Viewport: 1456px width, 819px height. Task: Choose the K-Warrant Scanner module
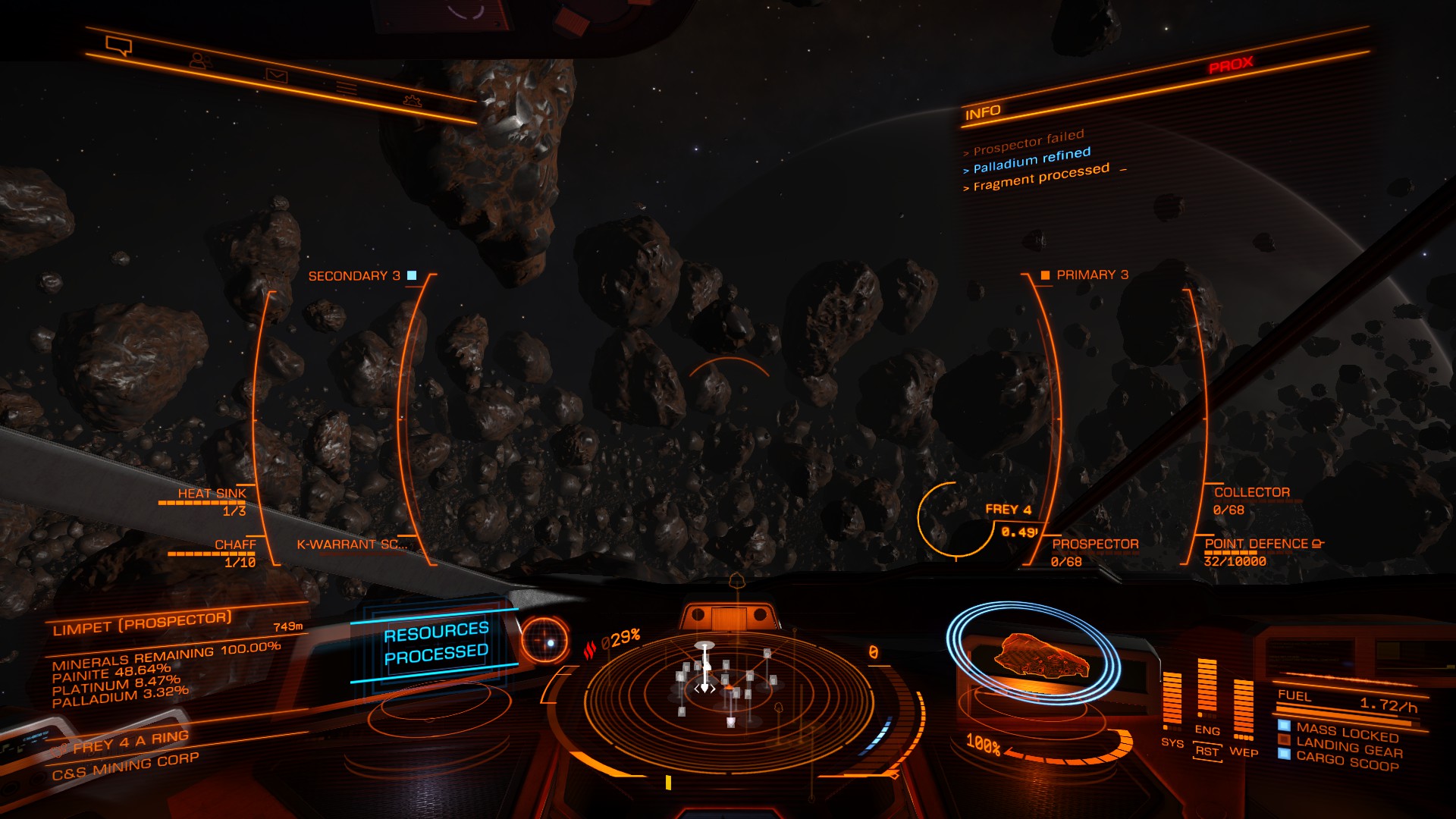coord(352,544)
